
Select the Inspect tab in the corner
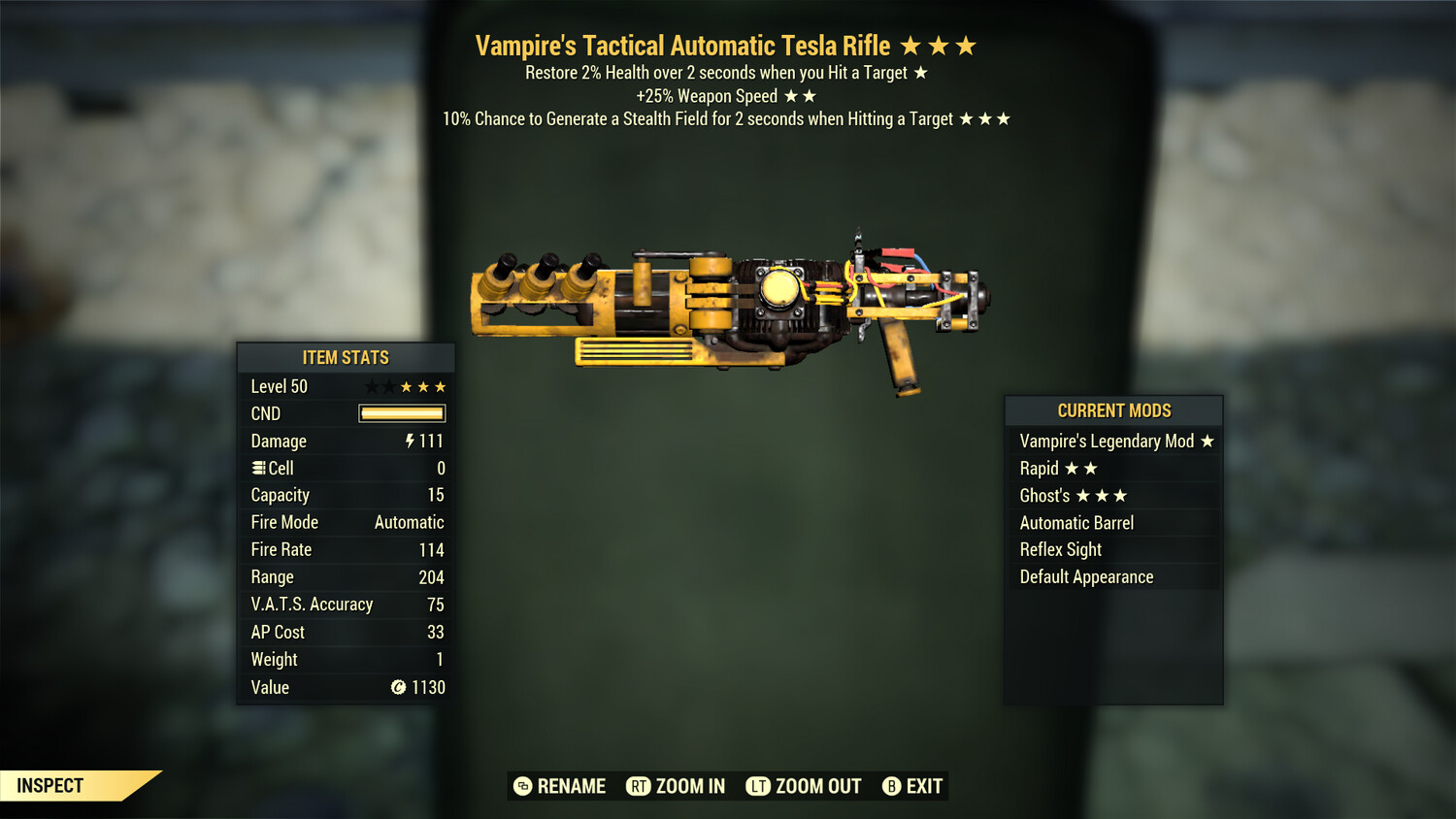50,786
